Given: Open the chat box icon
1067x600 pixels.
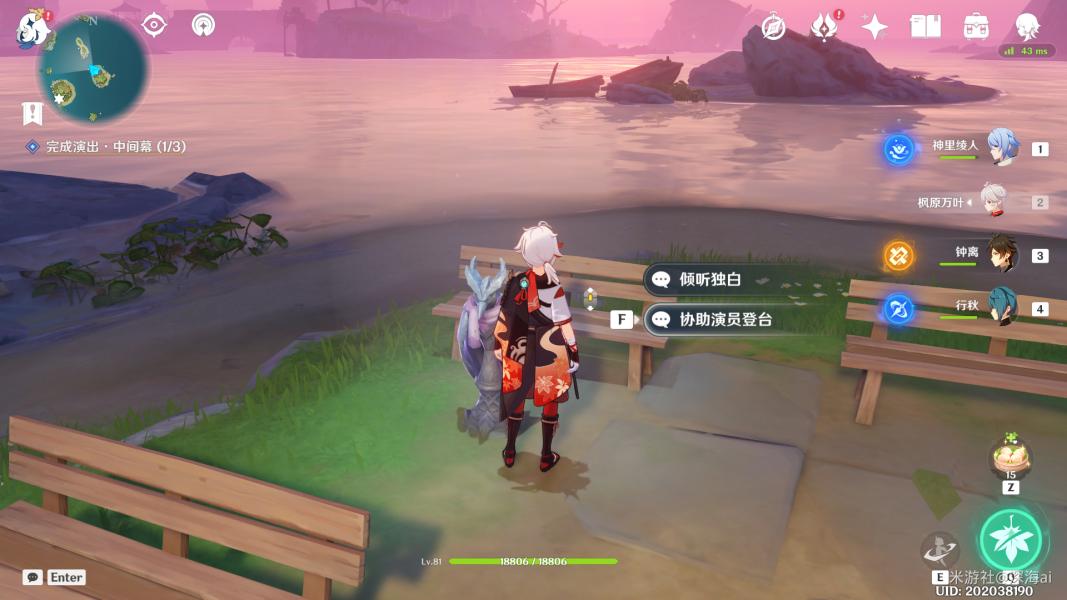Looking at the screenshot, I should click(33, 577).
